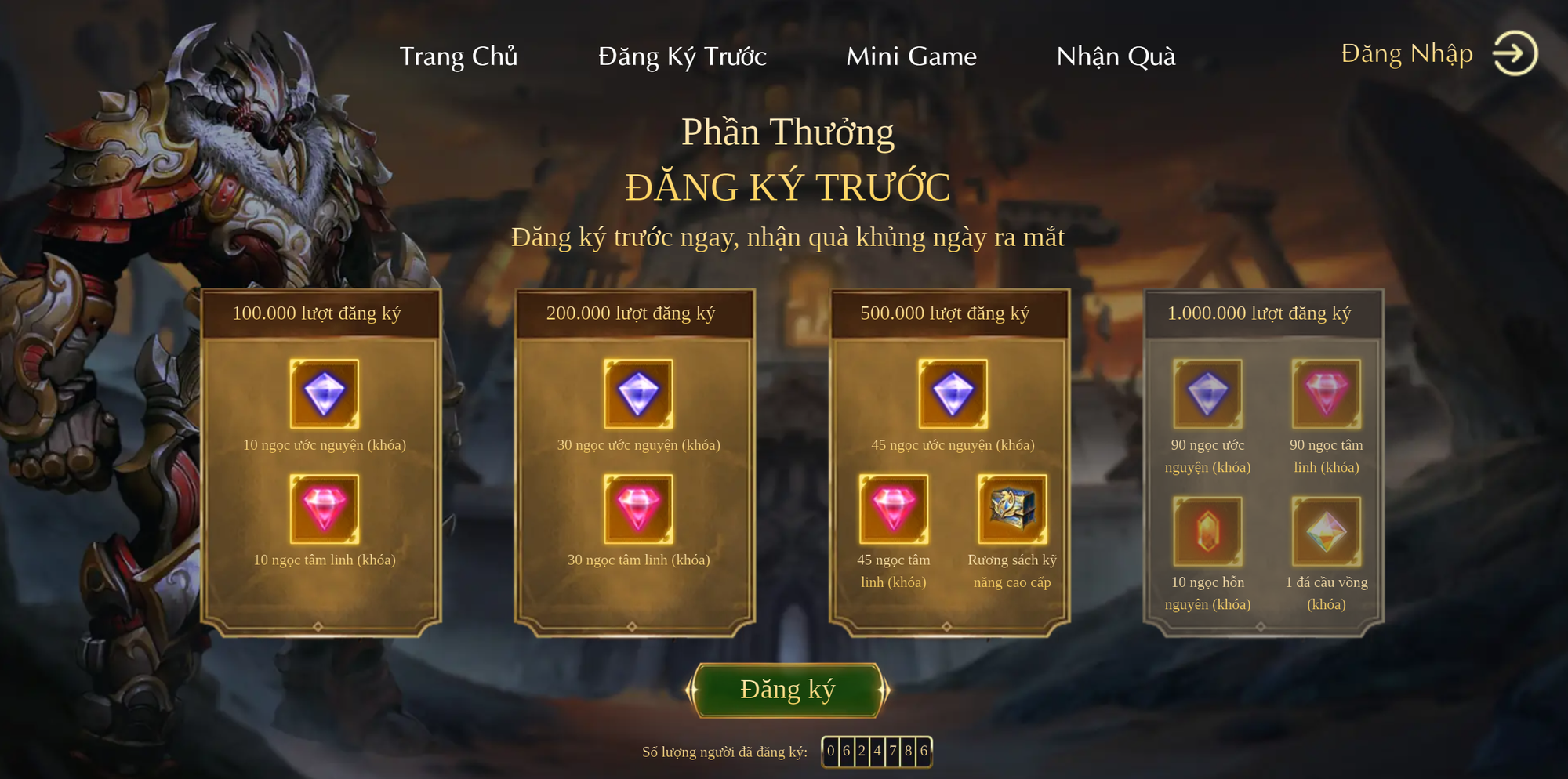1568x779 pixels.
Task: Open the Nhận Quà menu item
Action: tap(1117, 56)
